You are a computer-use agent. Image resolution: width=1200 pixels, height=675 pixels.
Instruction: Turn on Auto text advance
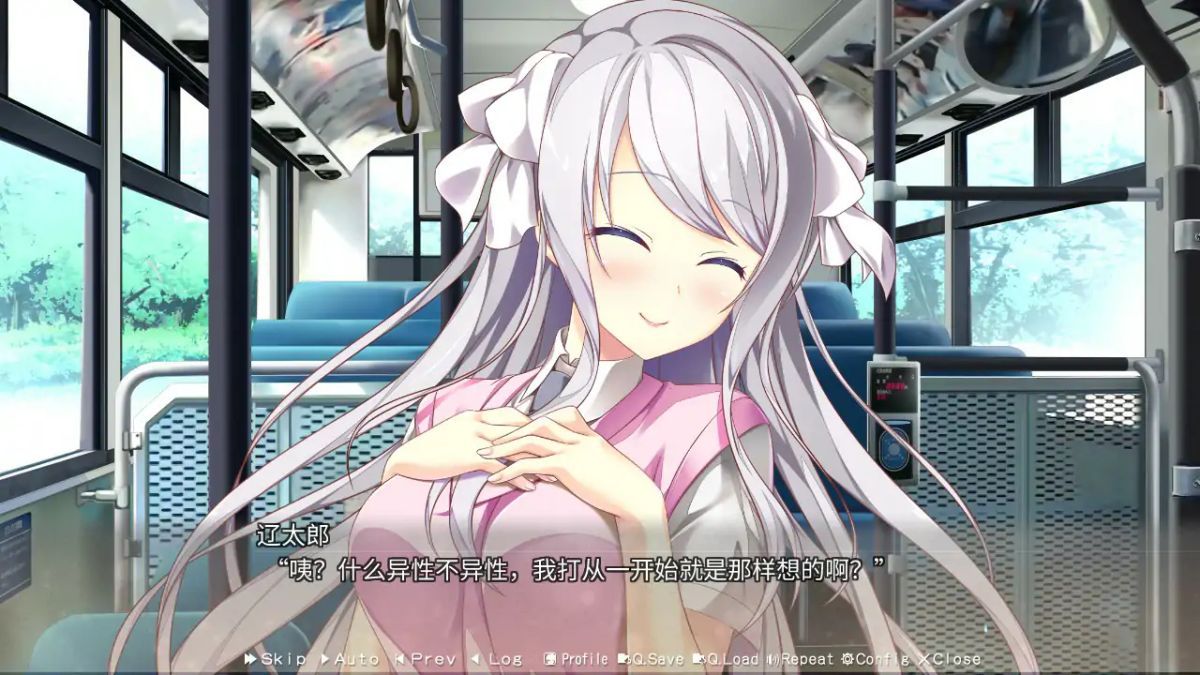coord(349,659)
